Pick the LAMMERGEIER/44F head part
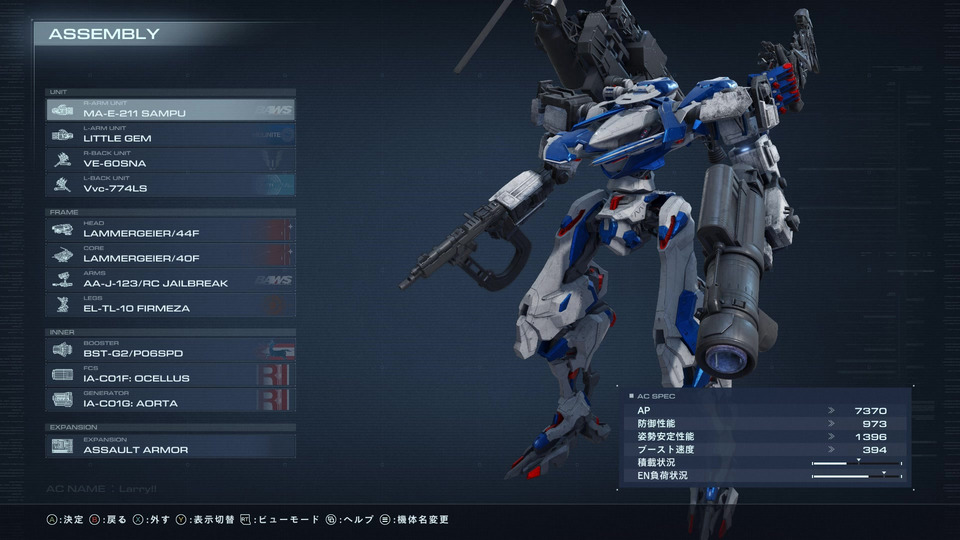The image size is (960, 540). click(x=170, y=230)
